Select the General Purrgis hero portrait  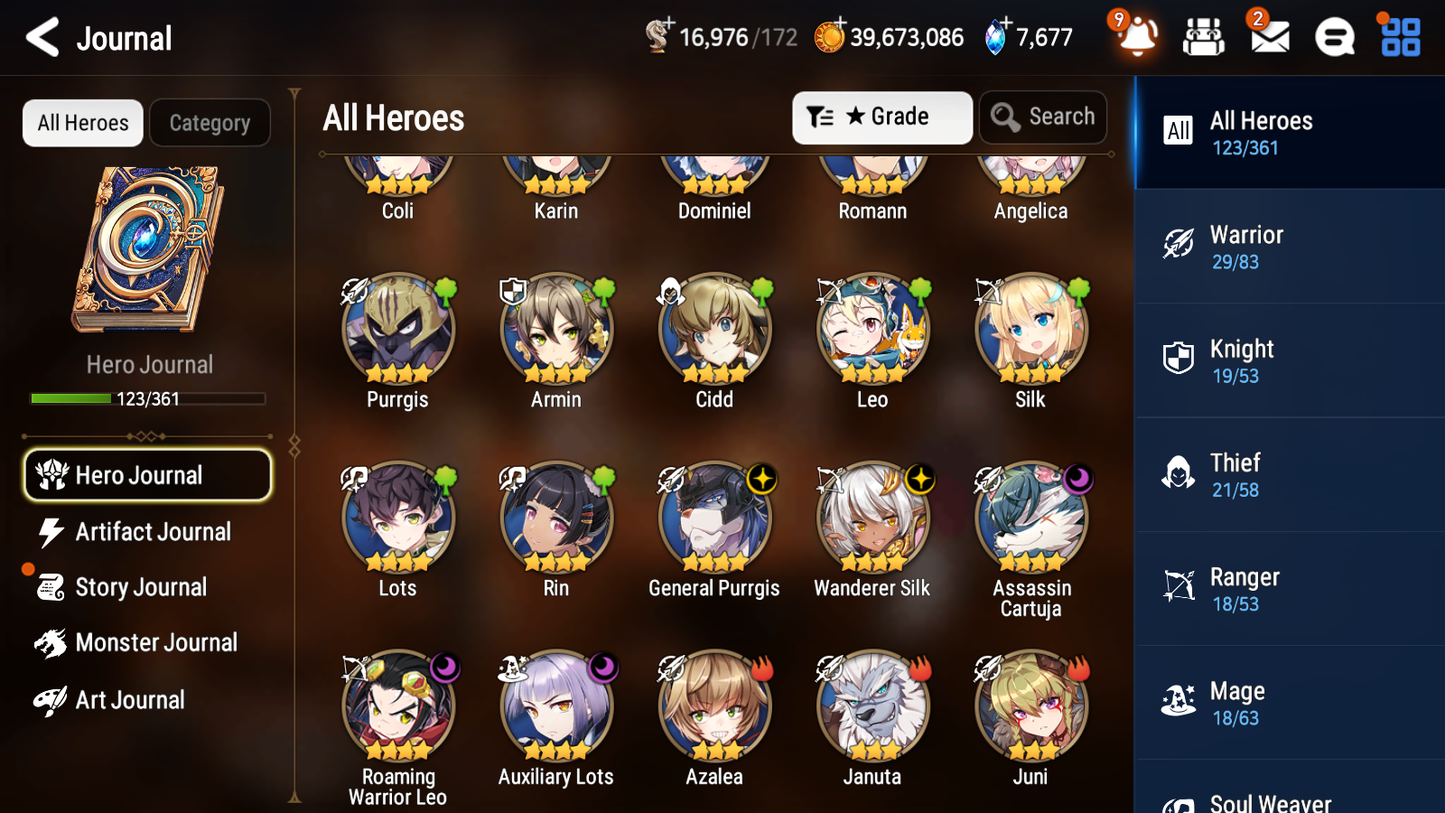714,519
